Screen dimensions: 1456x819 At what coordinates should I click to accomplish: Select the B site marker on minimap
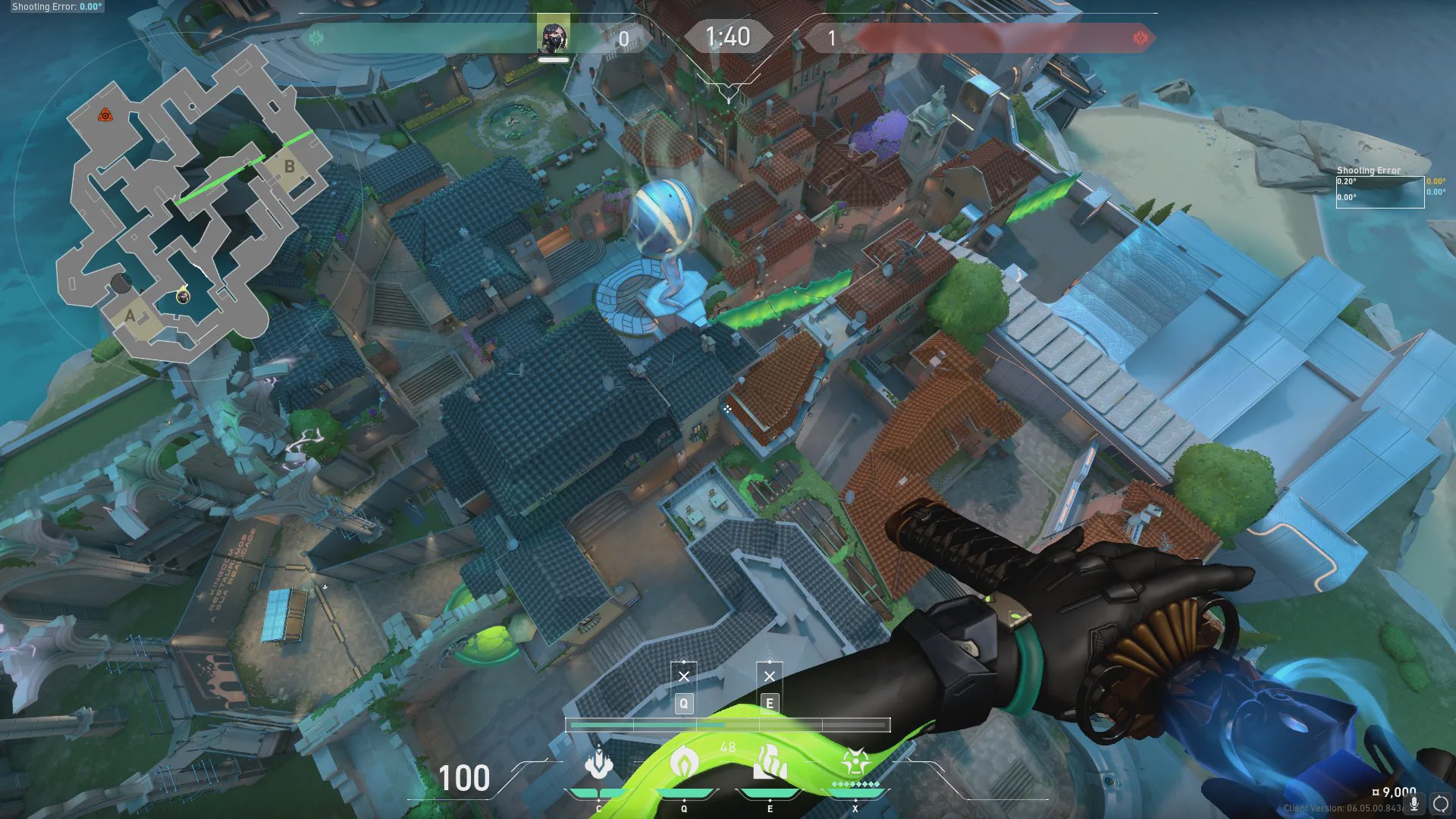tap(289, 166)
